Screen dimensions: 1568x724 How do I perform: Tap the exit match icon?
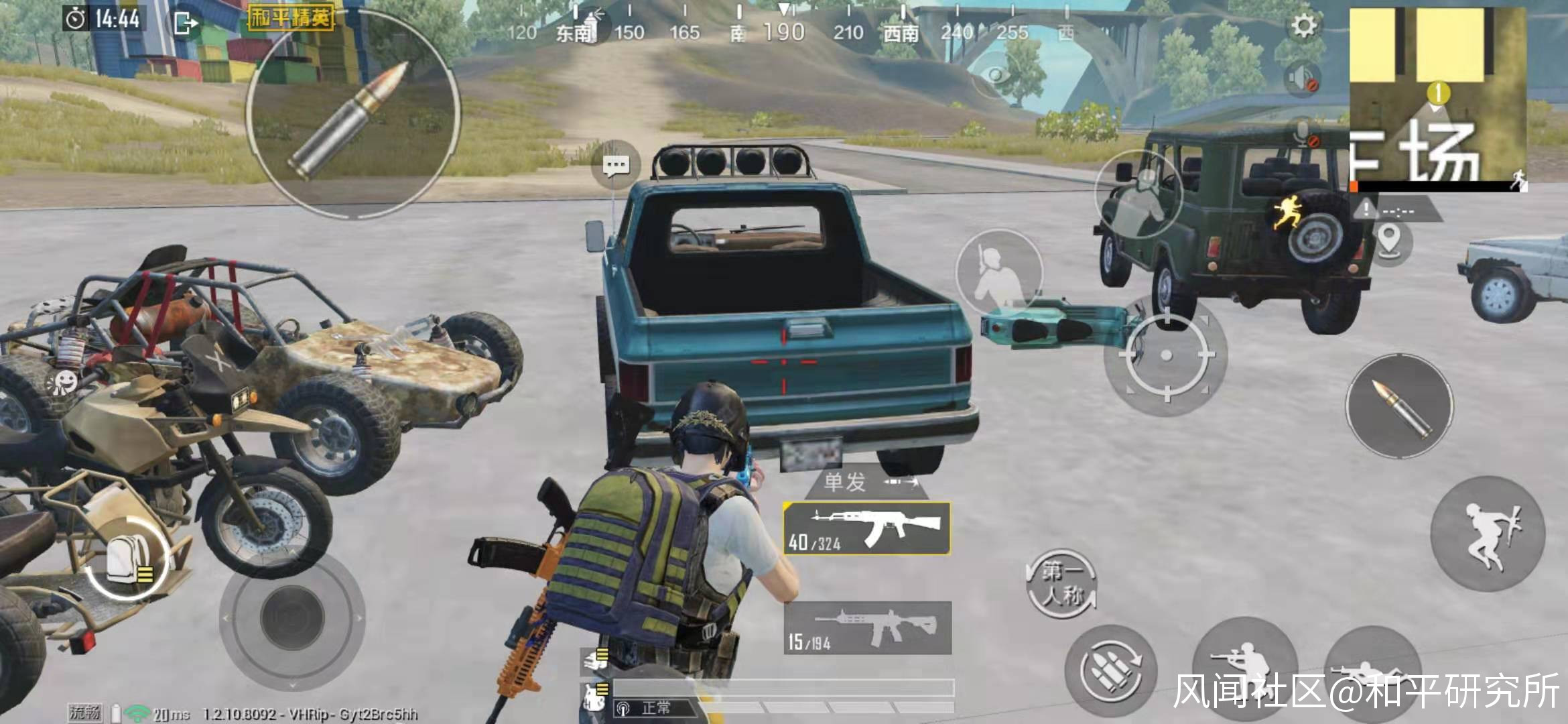[185, 23]
